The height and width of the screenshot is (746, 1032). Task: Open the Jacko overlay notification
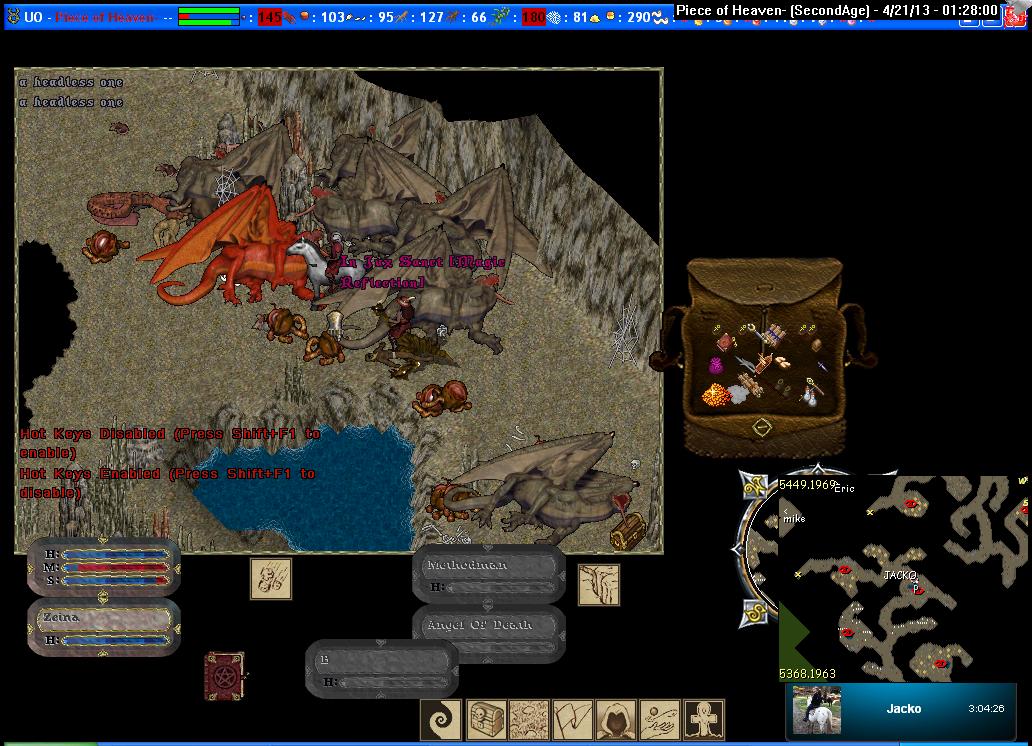pos(900,709)
